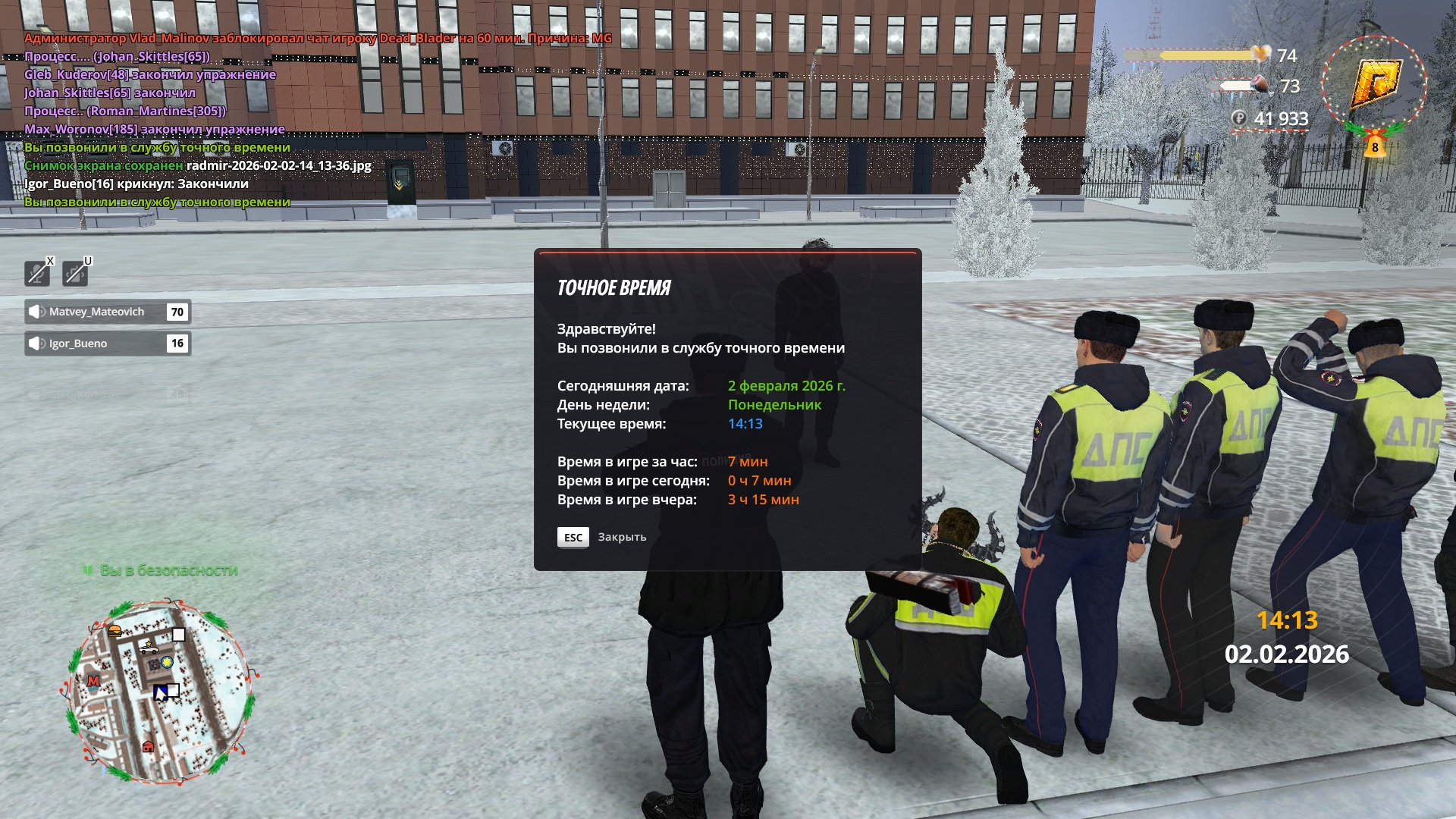Viewport: 1456px width, 819px height.
Task: Click the golden server logo emblem
Action: (1374, 83)
